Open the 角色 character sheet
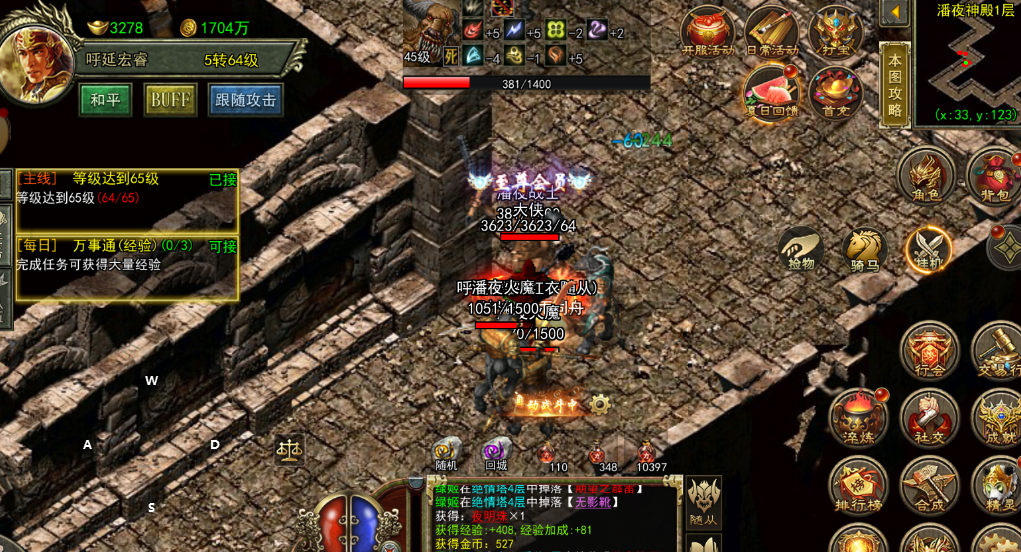The height and width of the screenshot is (552, 1021). tap(926, 177)
